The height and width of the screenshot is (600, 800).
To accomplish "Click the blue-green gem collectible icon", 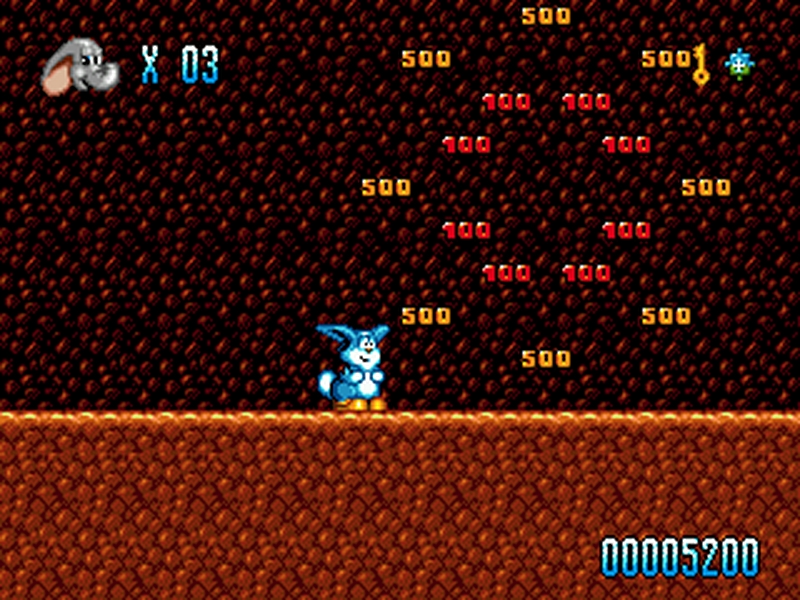I will [739, 65].
